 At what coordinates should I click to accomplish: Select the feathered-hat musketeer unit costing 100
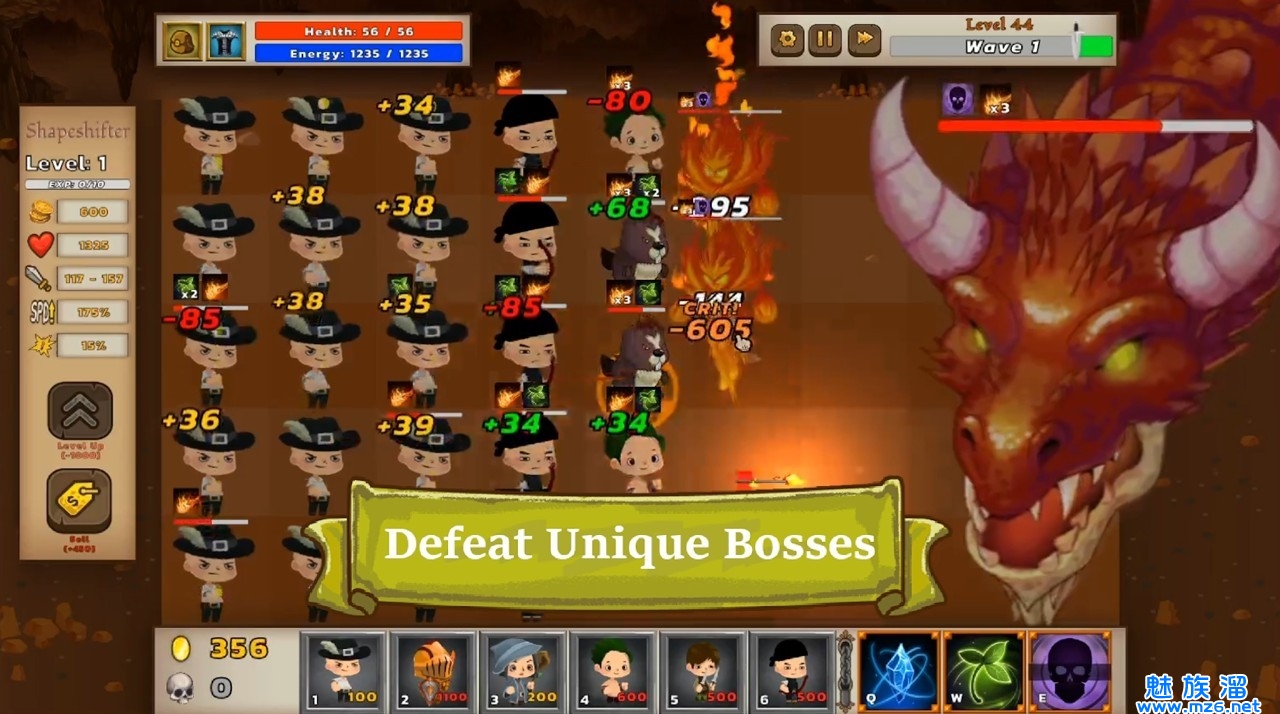(x=343, y=670)
